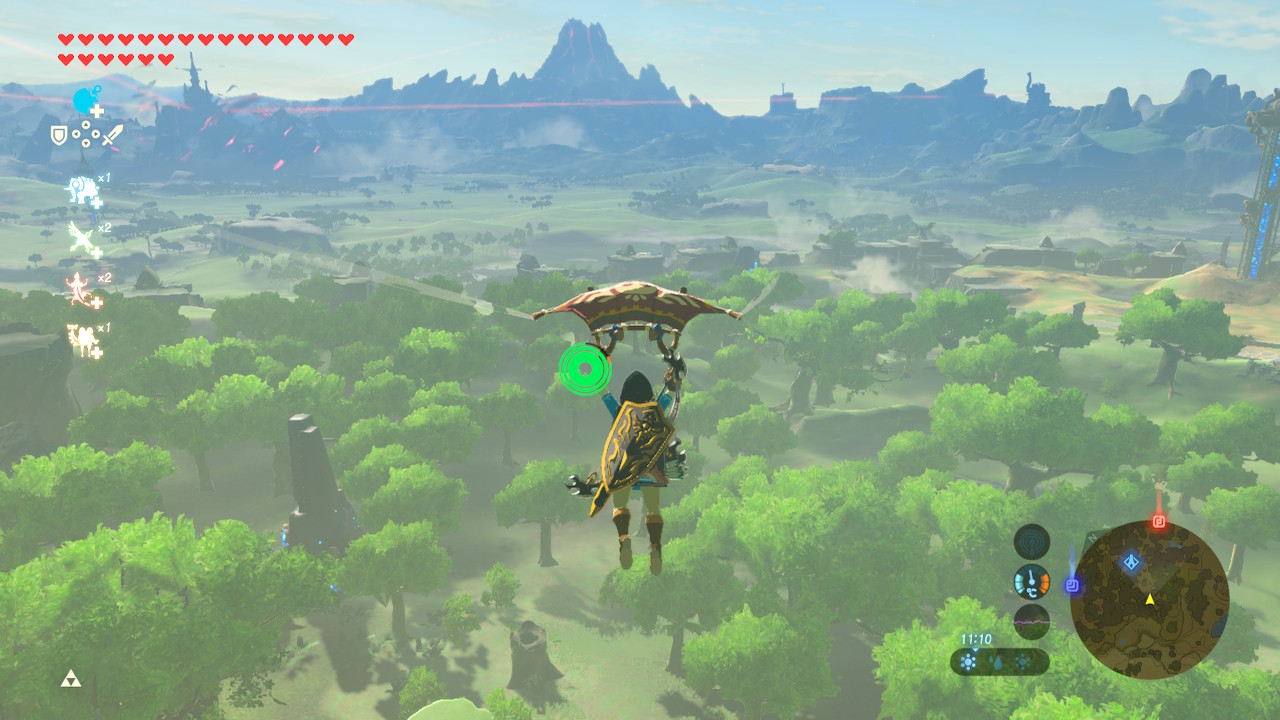Select the red shrine marker on minimap edge
The width and height of the screenshot is (1280, 720).
(x=1159, y=521)
